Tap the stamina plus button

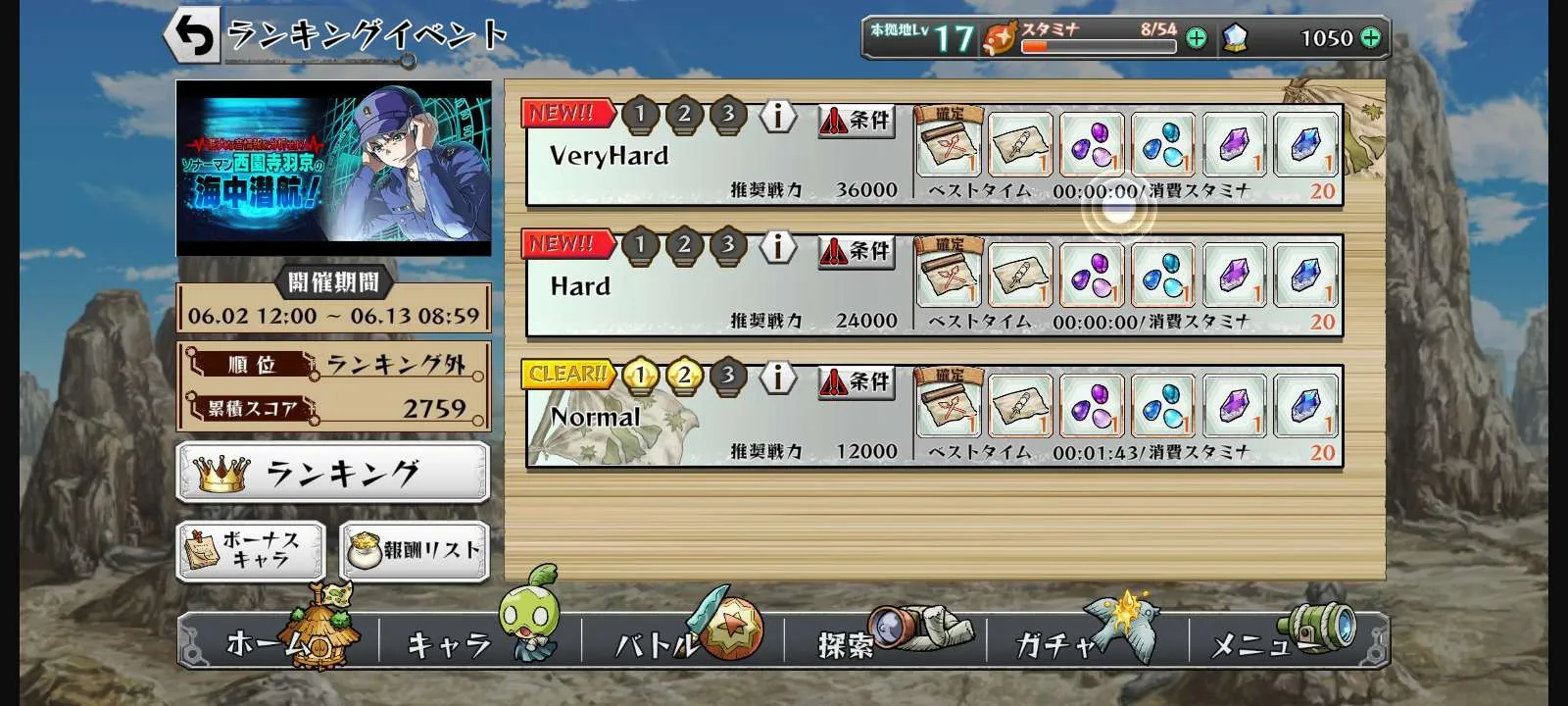pos(1197,38)
